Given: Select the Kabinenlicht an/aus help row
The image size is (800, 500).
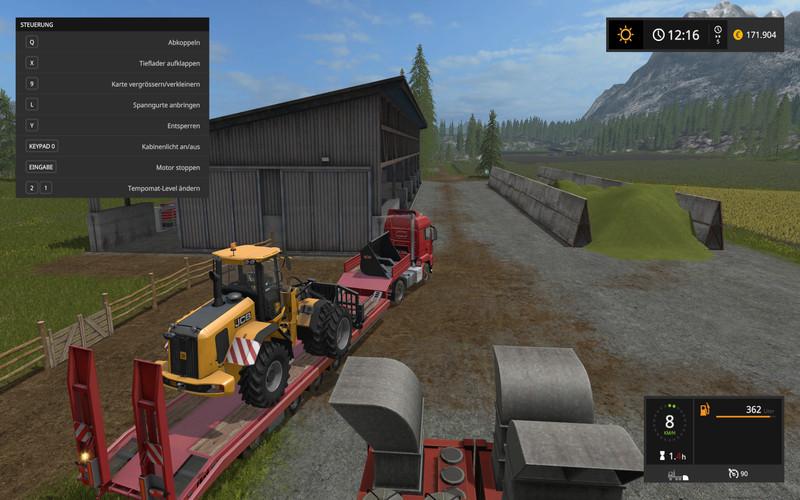Looking at the screenshot, I should tap(112, 146).
